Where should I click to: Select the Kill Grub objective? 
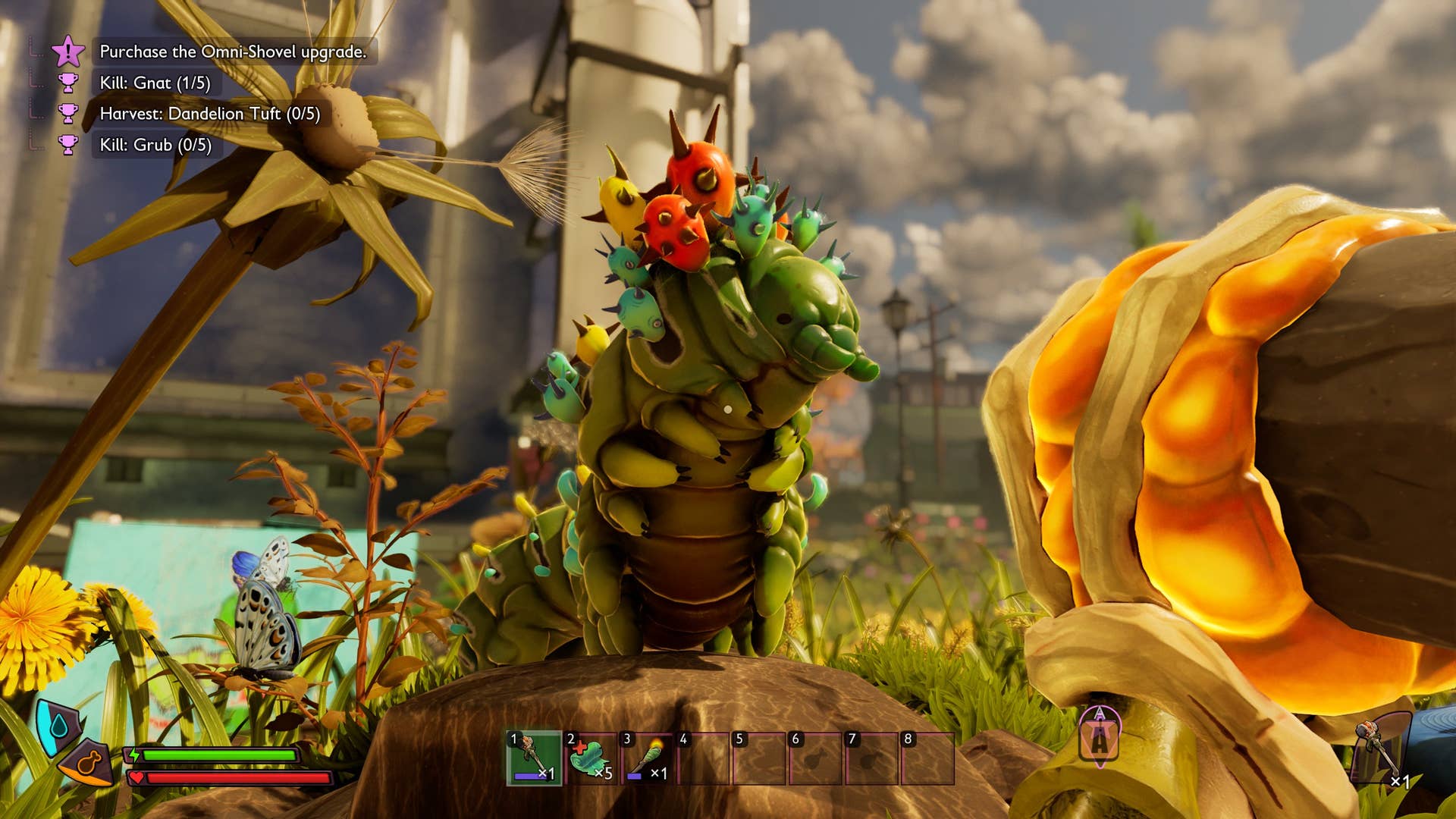tap(155, 145)
